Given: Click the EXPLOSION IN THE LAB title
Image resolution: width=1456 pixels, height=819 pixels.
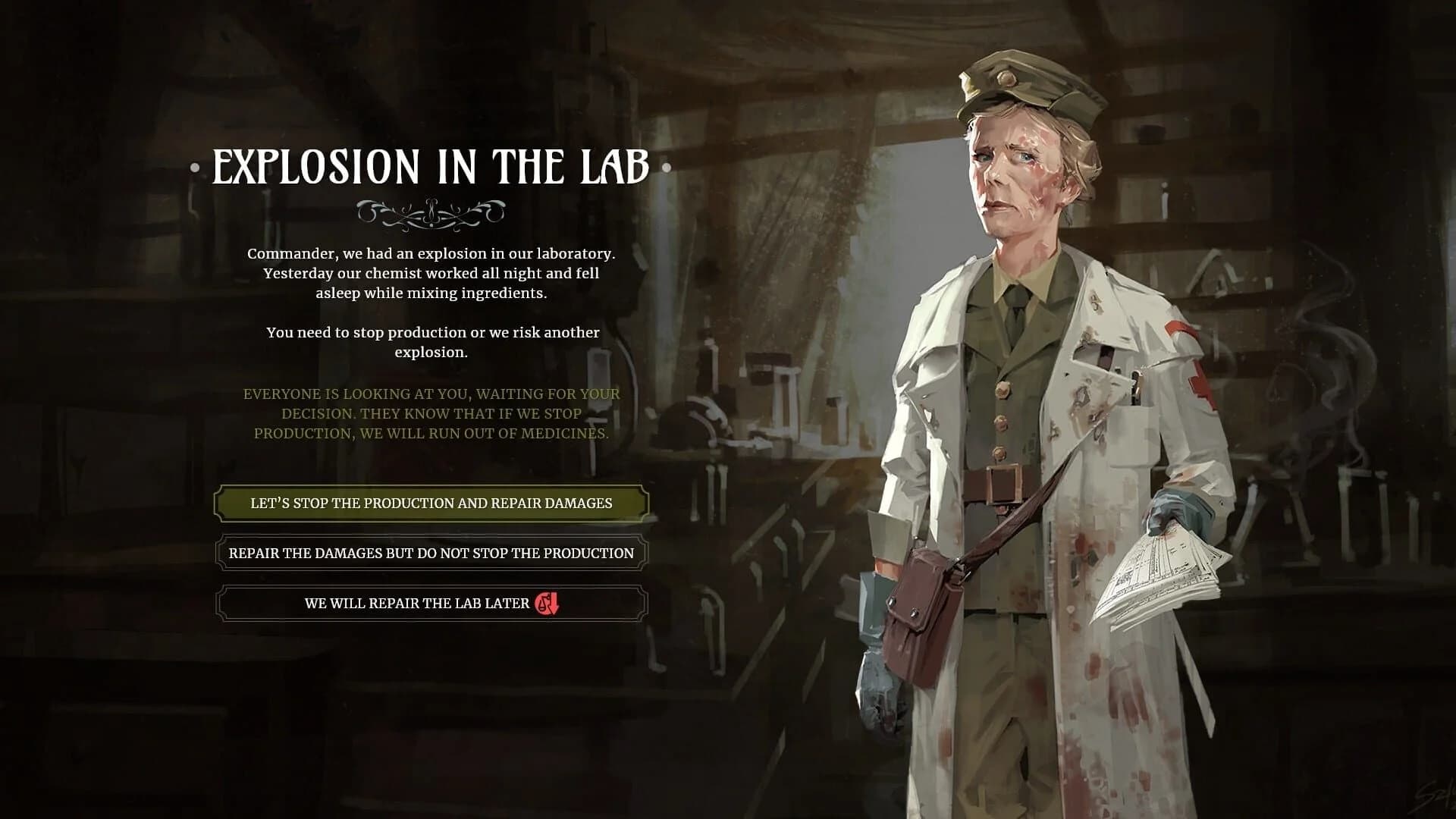Looking at the screenshot, I should (x=431, y=168).
